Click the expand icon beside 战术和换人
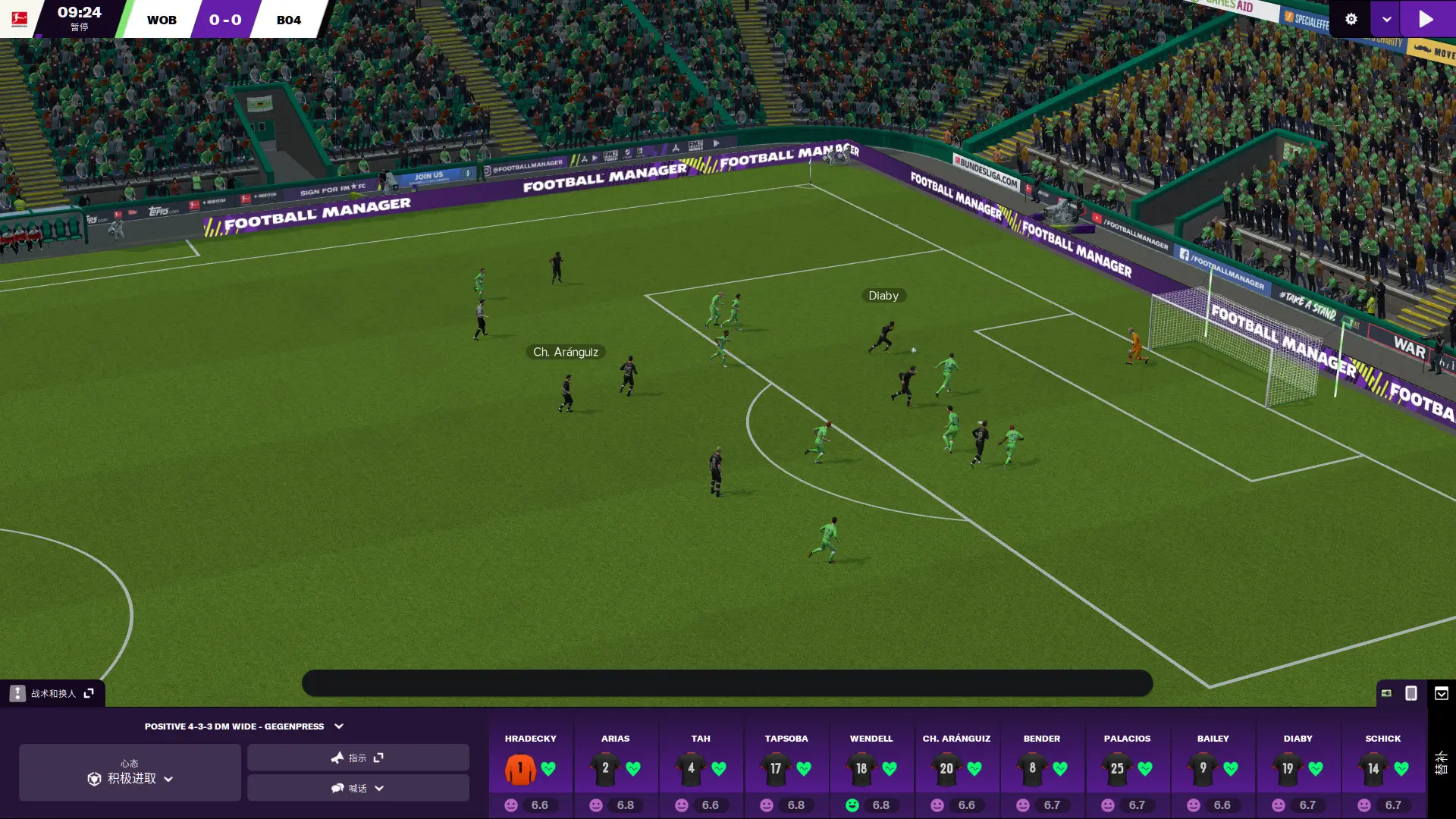 click(x=89, y=692)
